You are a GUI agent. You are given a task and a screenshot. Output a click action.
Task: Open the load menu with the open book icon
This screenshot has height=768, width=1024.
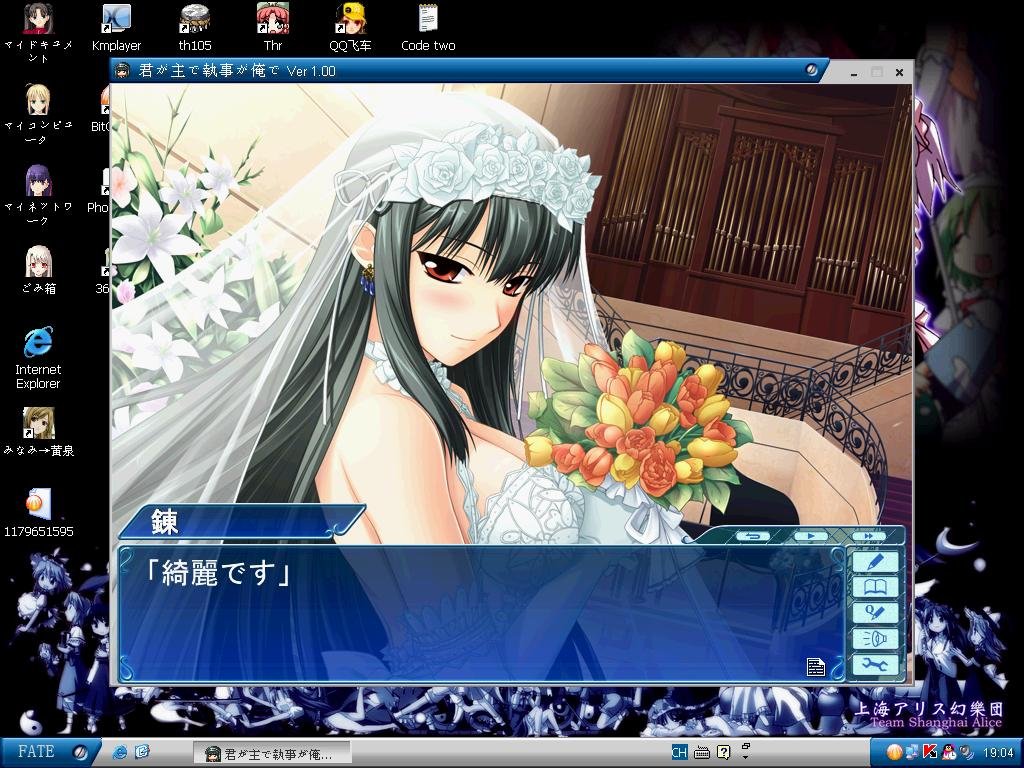[875, 588]
